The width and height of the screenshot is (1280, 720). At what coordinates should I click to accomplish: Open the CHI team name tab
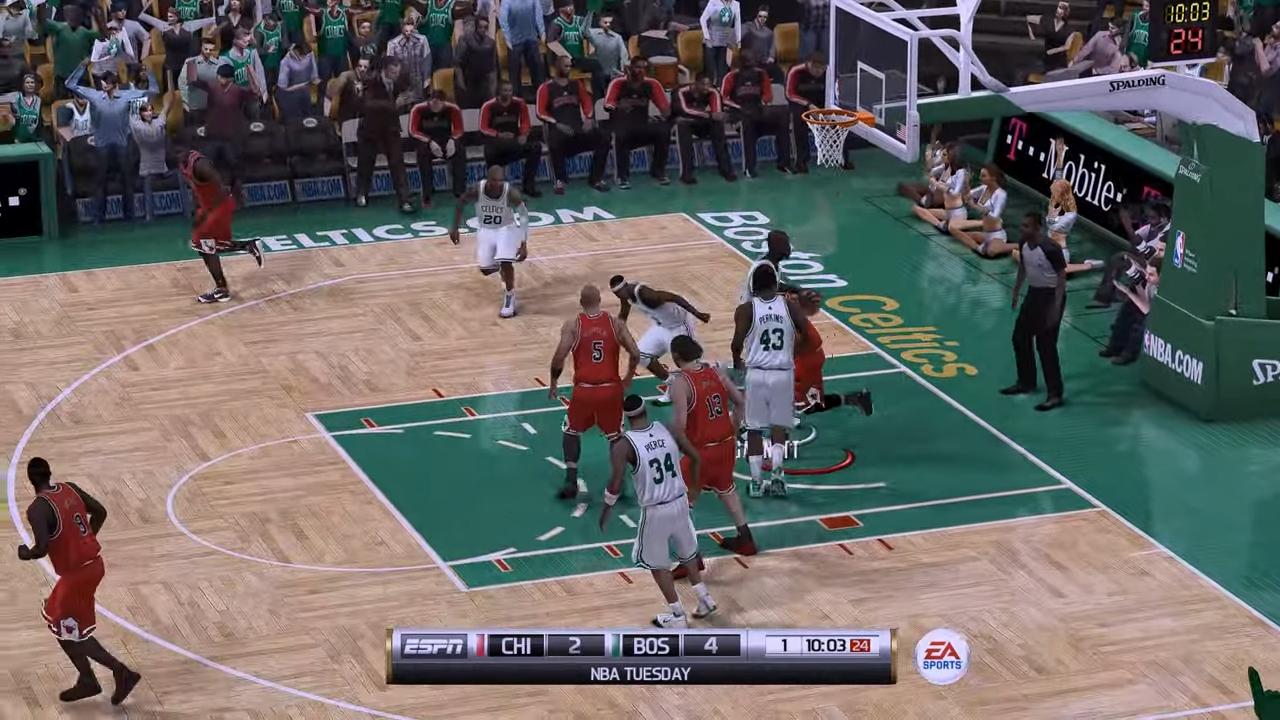[518, 646]
